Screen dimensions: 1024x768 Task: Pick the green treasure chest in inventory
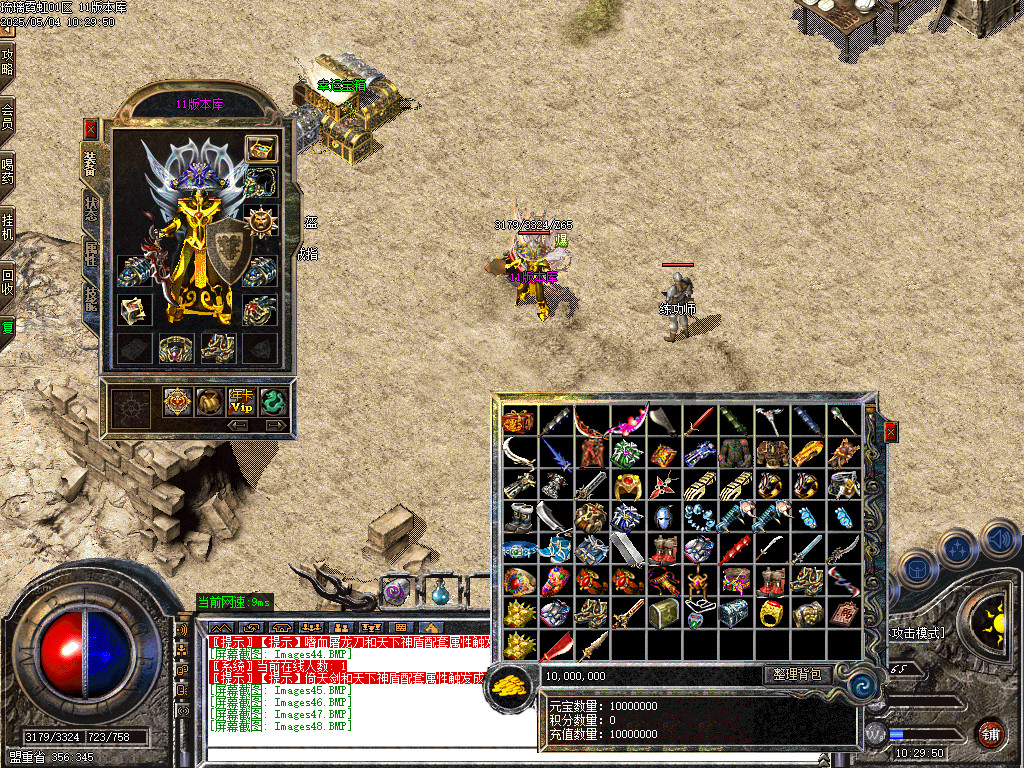[662, 612]
